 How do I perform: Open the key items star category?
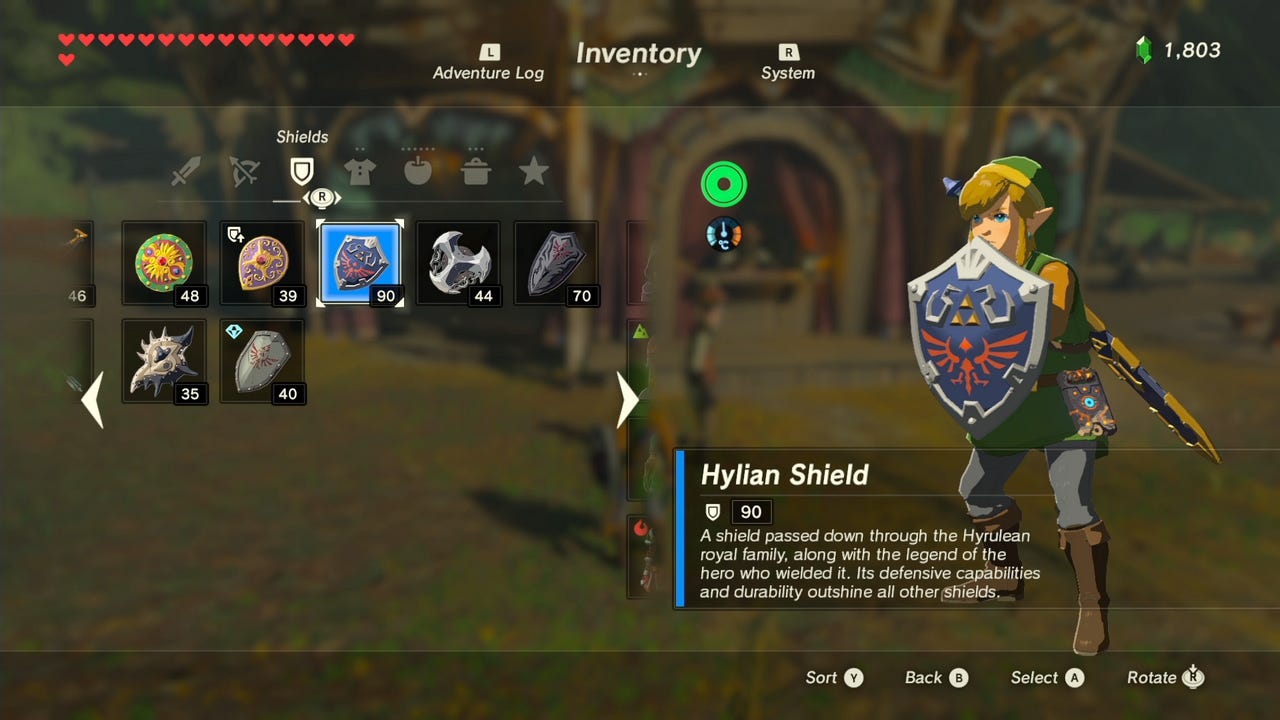tap(534, 170)
